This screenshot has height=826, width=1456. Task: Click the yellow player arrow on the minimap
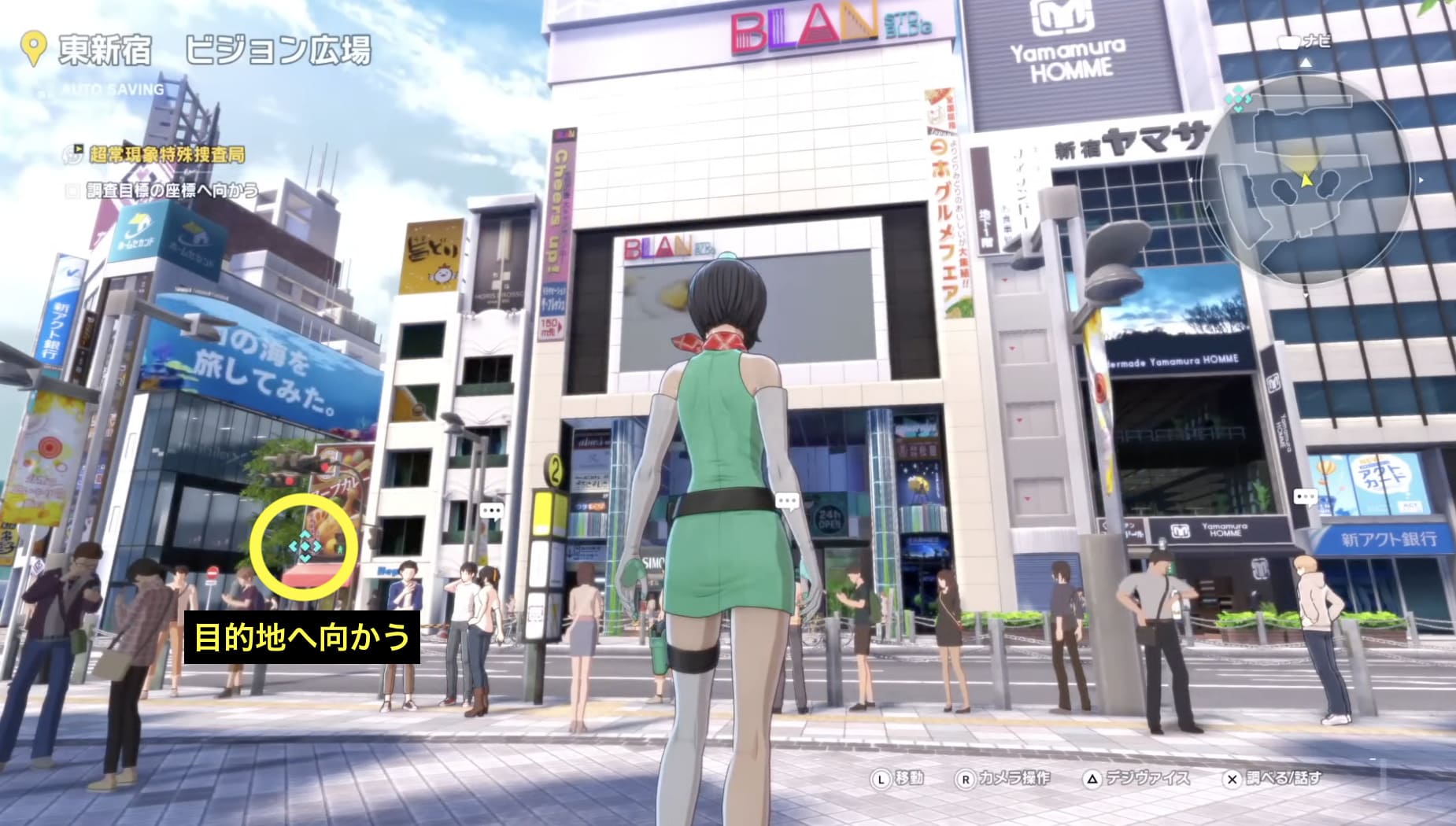[x=1306, y=181]
